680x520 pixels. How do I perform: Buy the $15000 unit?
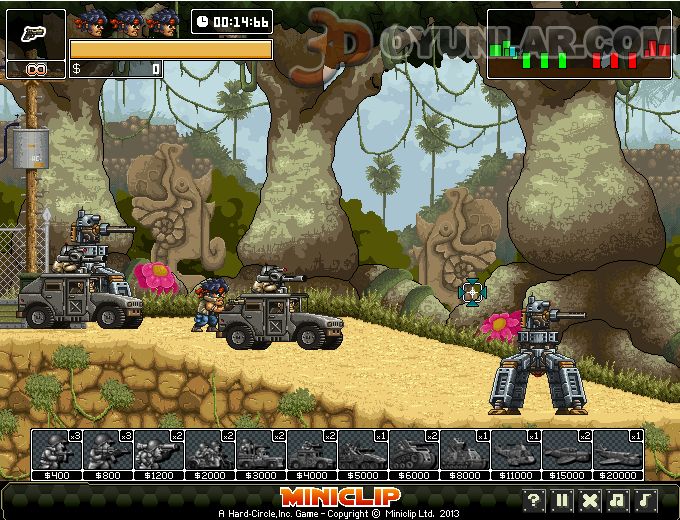click(566, 450)
